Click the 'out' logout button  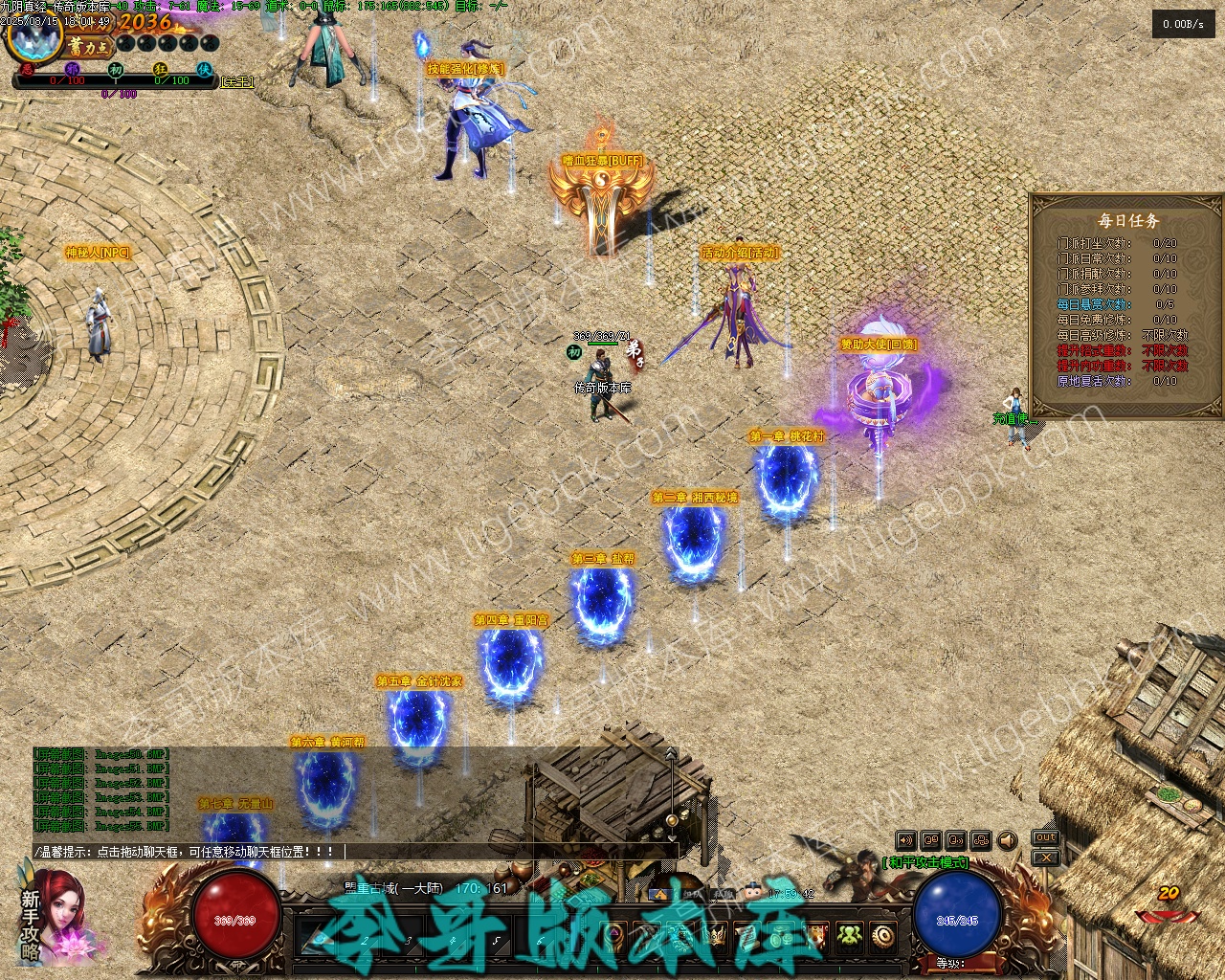point(1045,838)
